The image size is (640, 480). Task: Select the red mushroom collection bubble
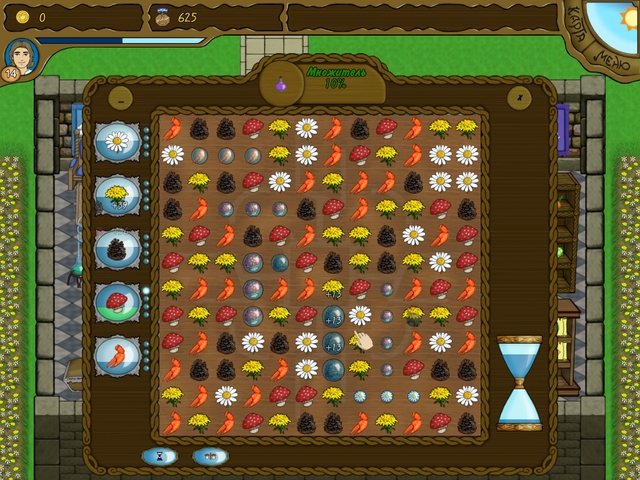coord(117,302)
